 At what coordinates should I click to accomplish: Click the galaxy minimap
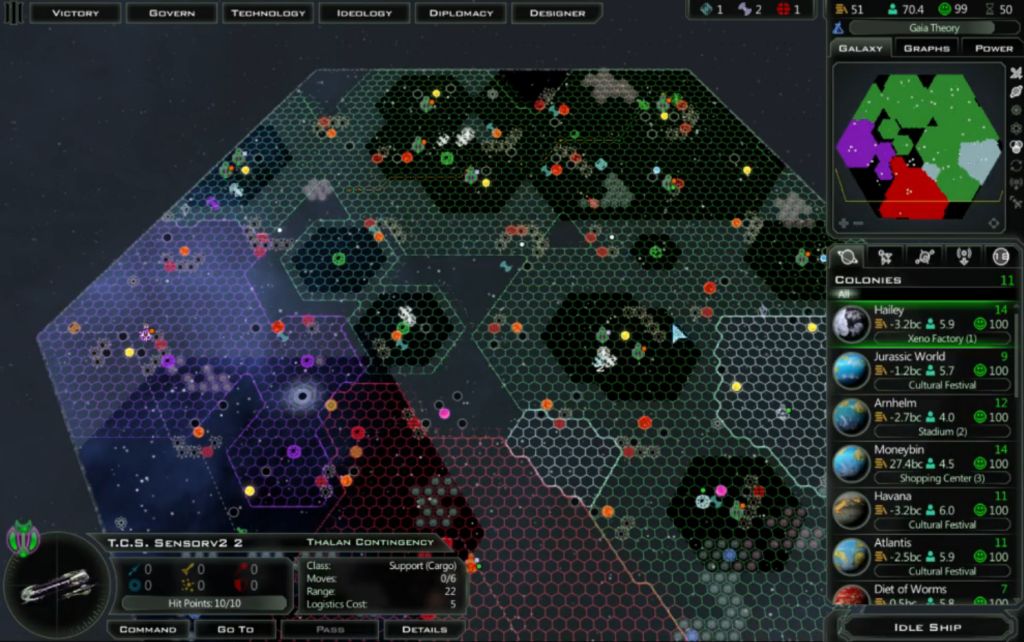[916, 140]
